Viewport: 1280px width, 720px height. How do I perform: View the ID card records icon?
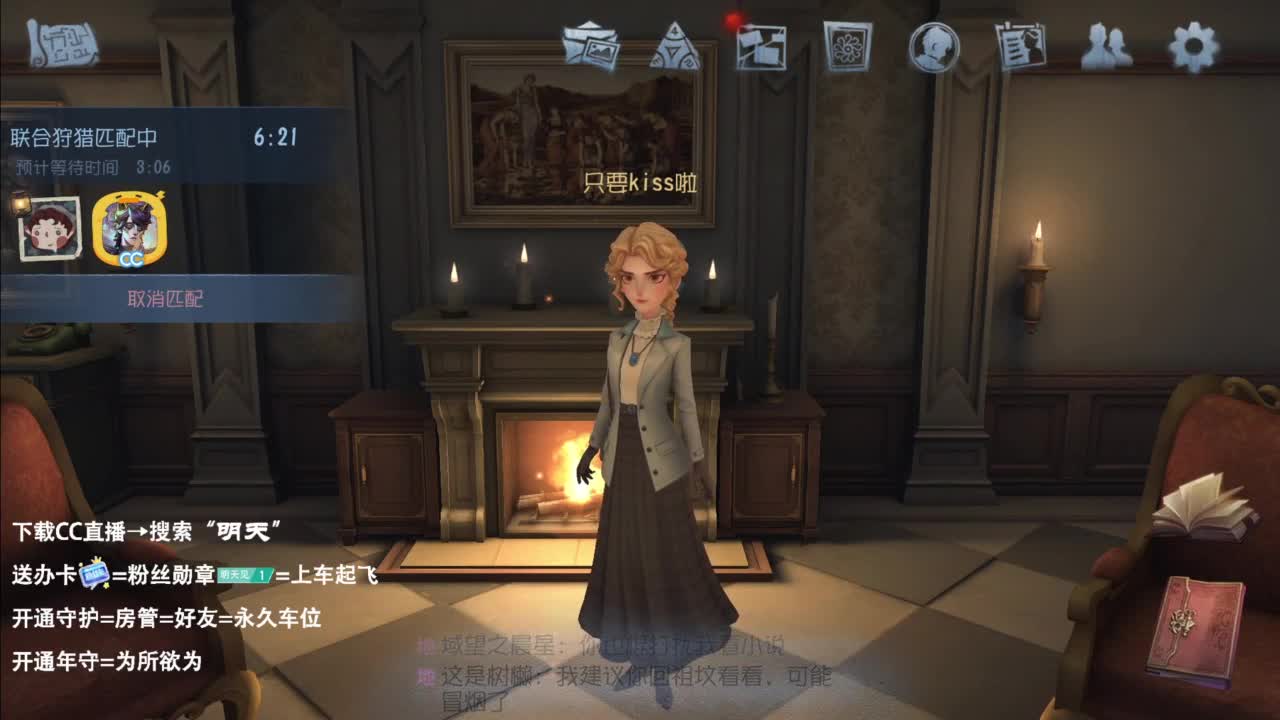click(x=1017, y=43)
